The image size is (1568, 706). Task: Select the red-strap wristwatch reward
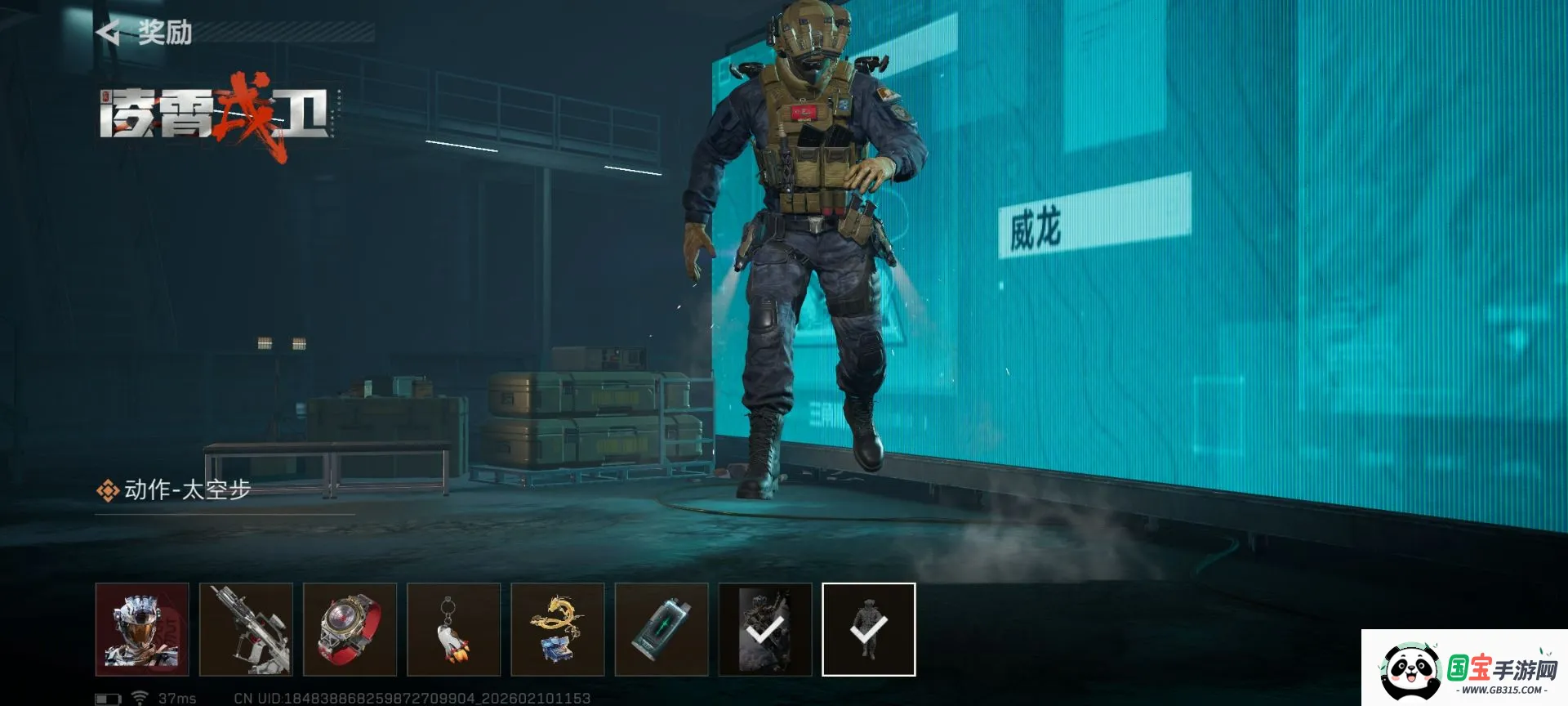tap(350, 629)
